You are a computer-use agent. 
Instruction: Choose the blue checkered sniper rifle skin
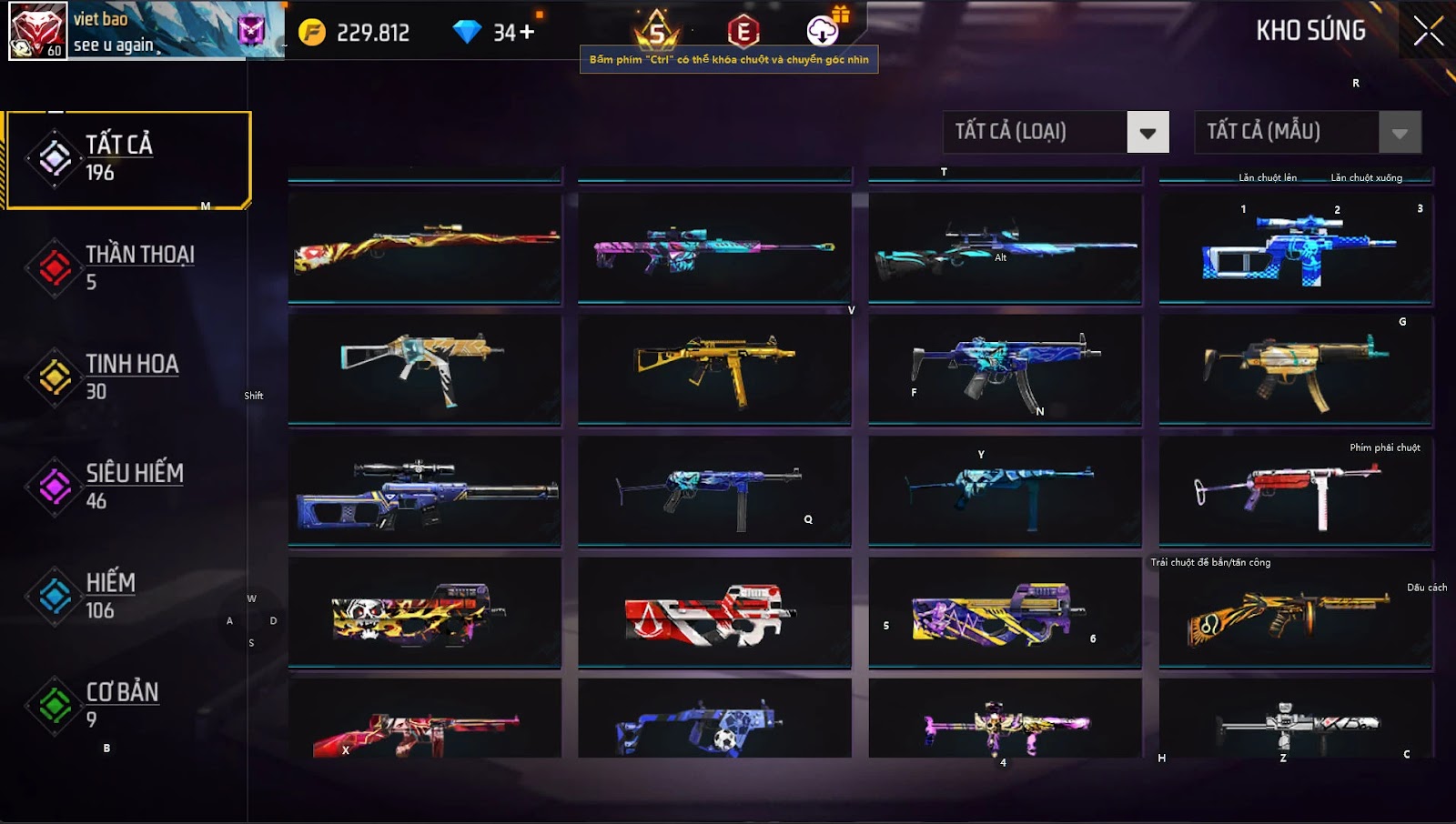pos(1296,248)
